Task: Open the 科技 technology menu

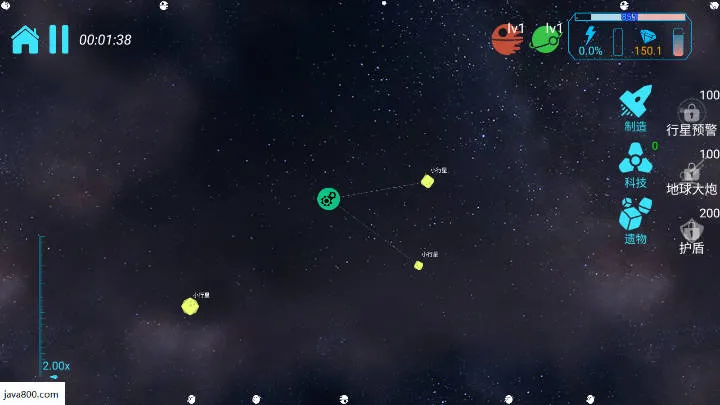Action: point(636,163)
